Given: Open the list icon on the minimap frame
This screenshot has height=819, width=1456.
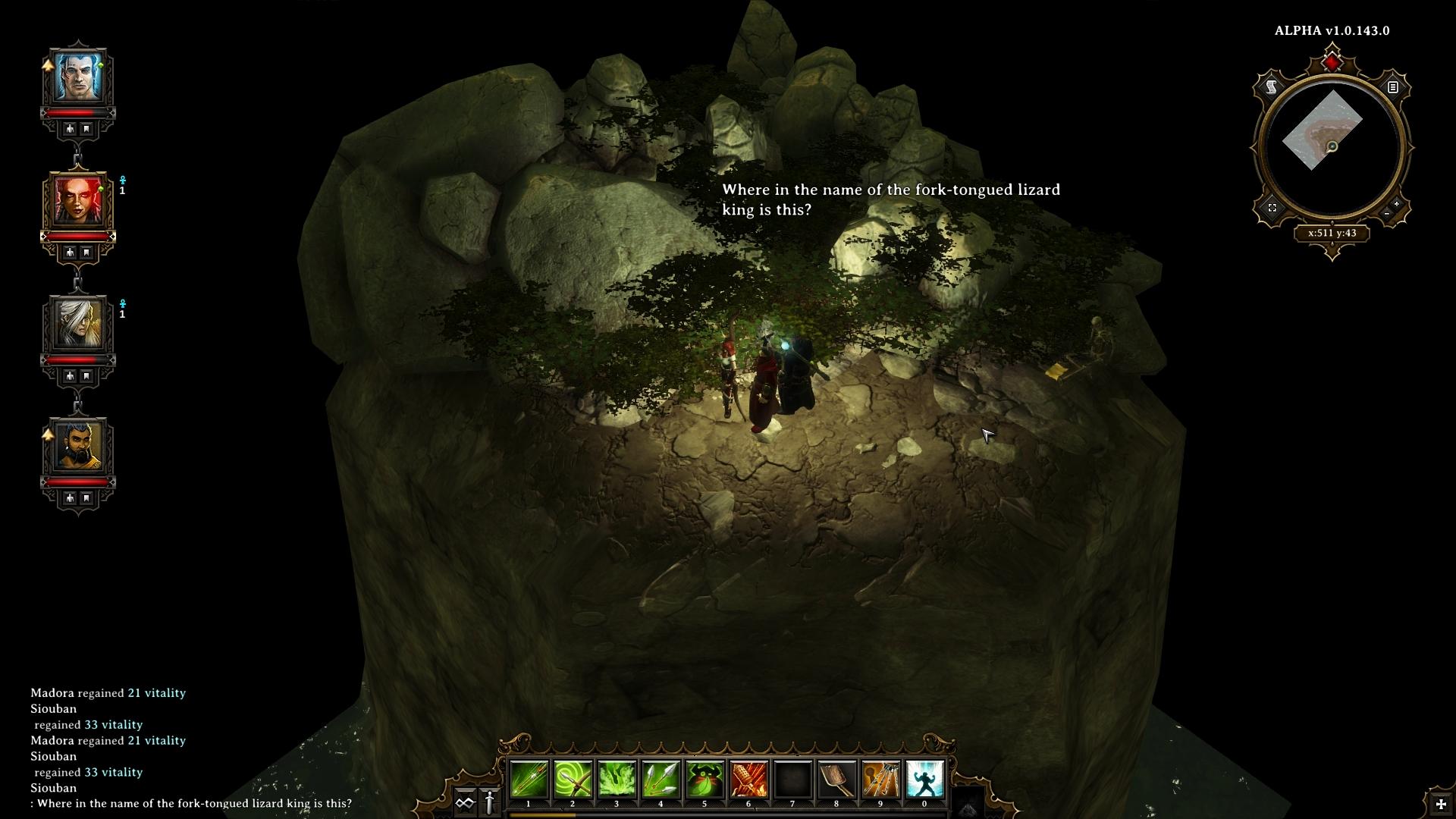Looking at the screenshot, I should (1392, 87).
